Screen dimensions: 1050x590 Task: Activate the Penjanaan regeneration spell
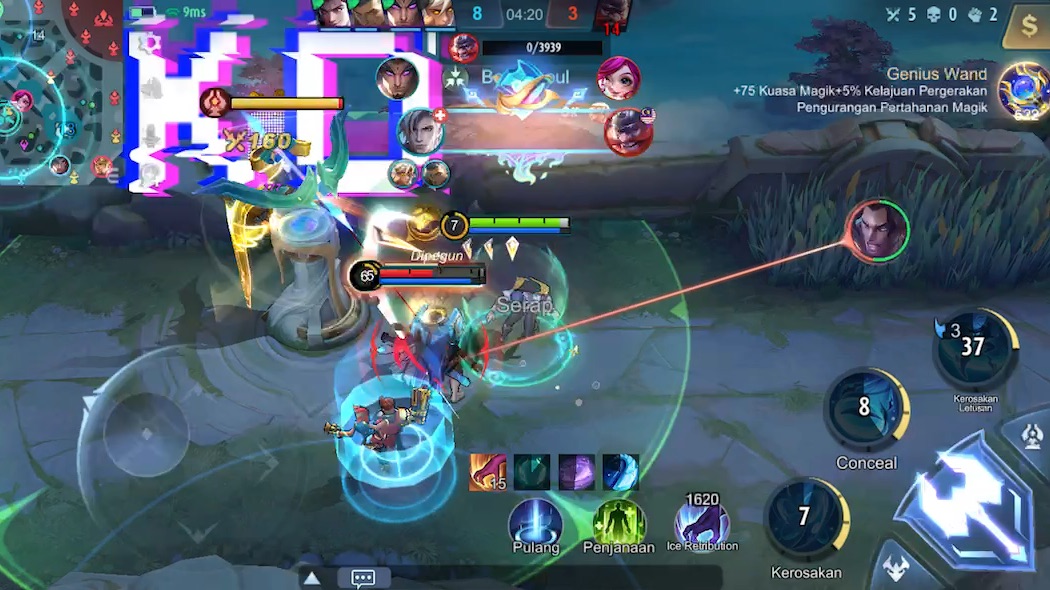pos(619,524)
